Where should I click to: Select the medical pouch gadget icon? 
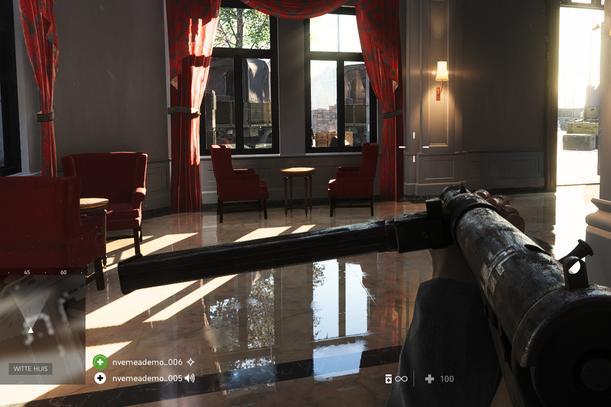389,379
